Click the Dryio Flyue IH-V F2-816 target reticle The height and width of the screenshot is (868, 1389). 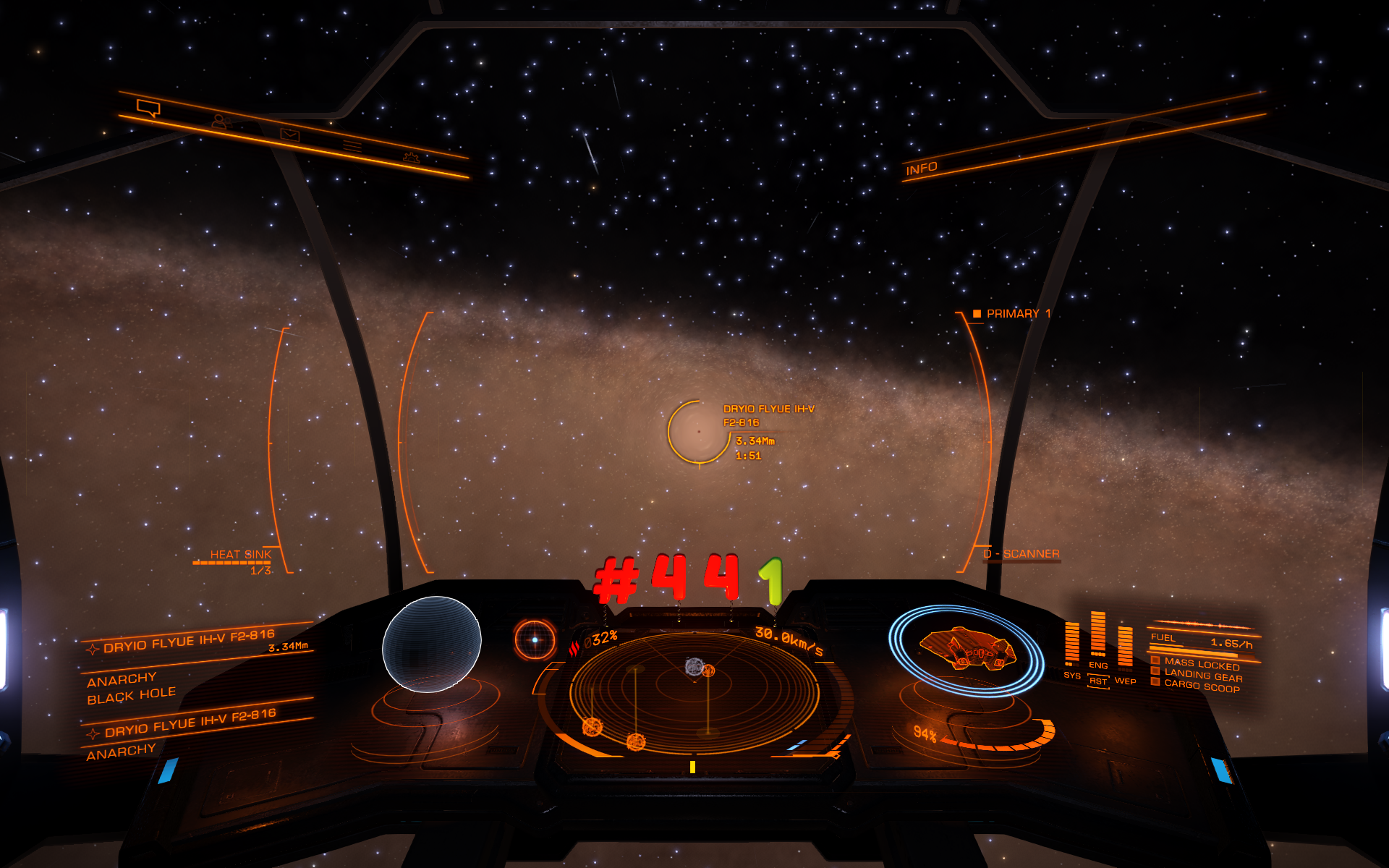(x=698, y=432)
